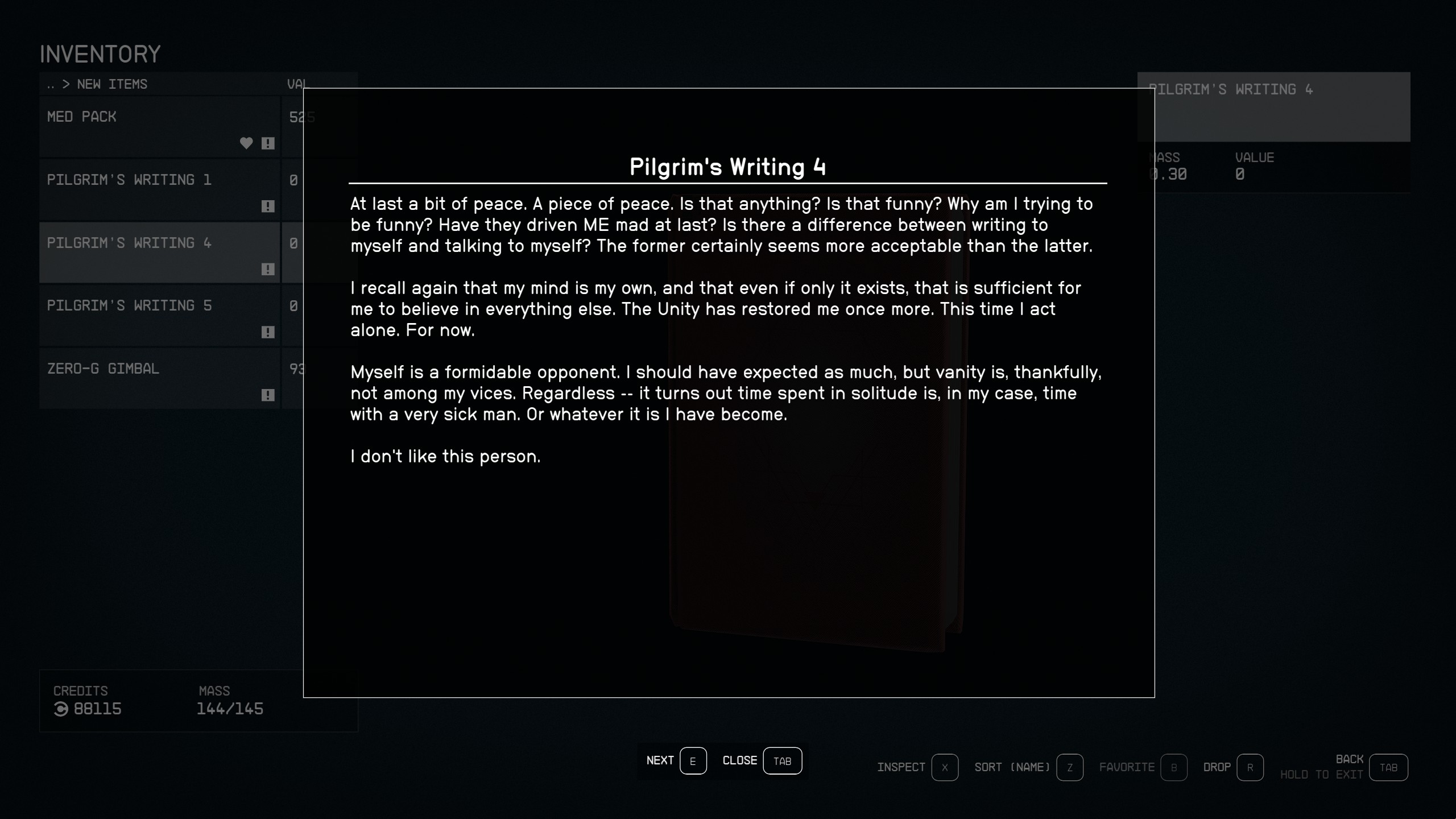The image size is (1456, 819).
Task: Click the TAB key icon next to Close
Action: click(x=783, y=760)
